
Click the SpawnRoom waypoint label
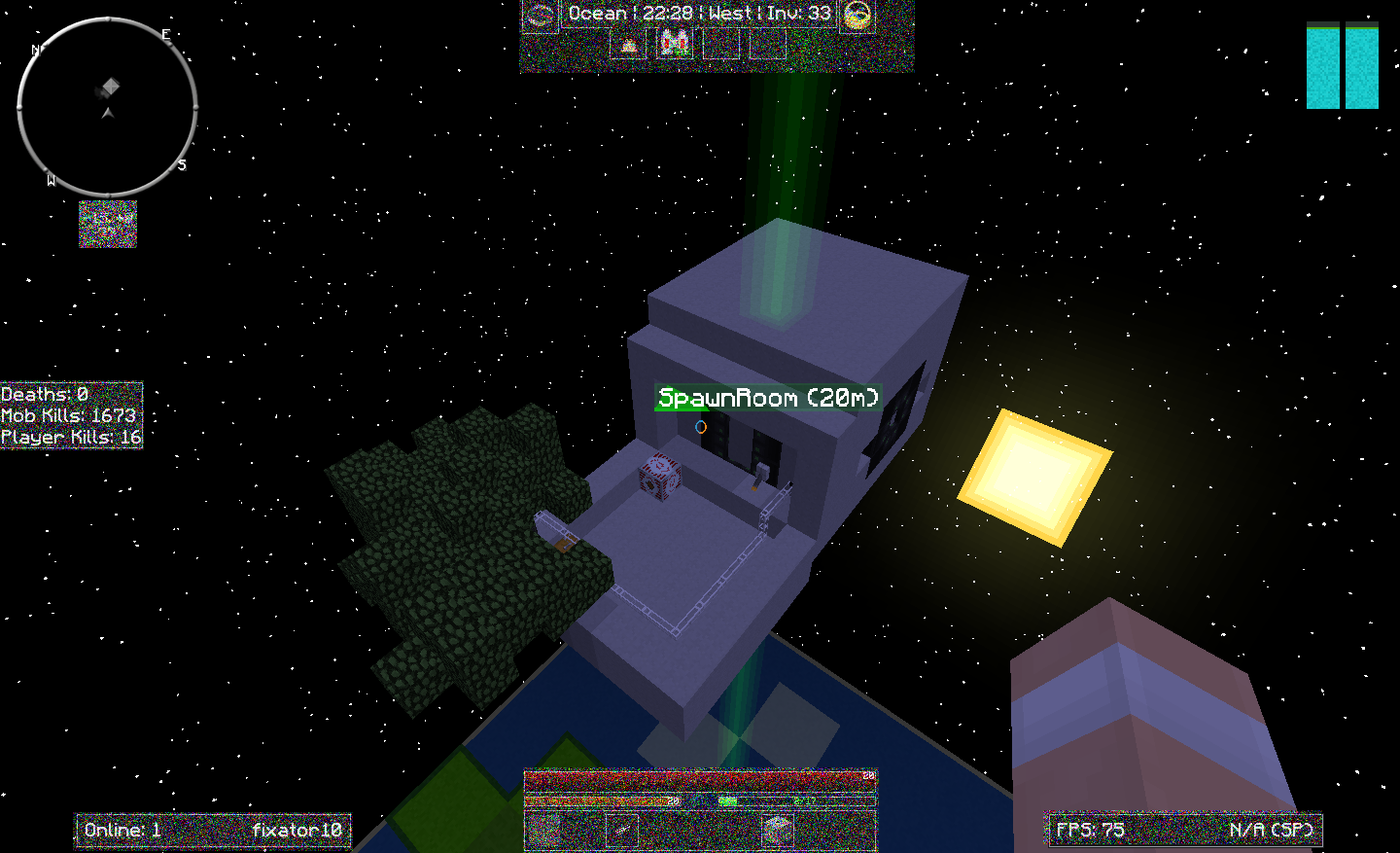[768, 398]
